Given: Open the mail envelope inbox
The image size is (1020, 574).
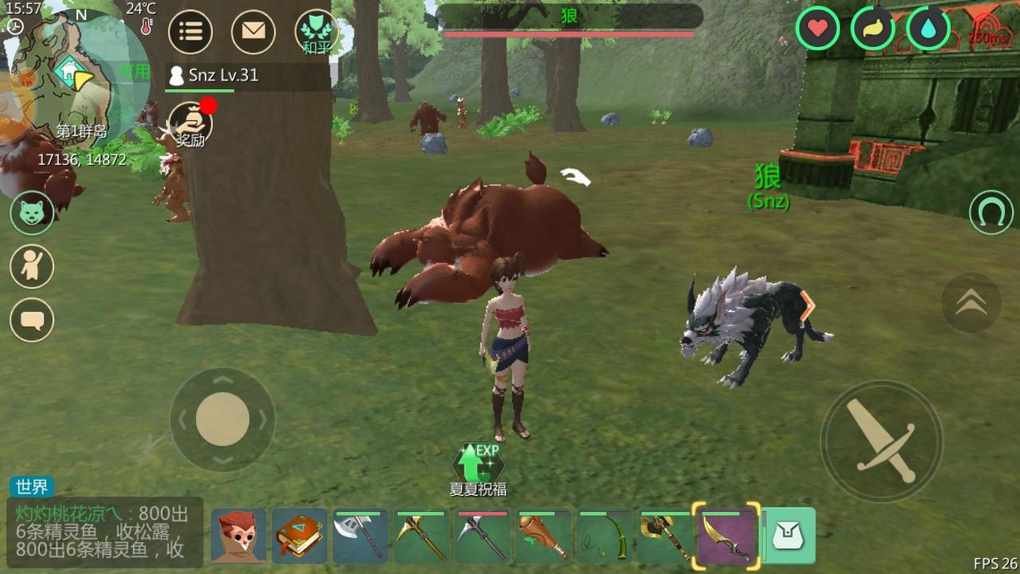Looking at the screenshot, I should coord(253,33).
